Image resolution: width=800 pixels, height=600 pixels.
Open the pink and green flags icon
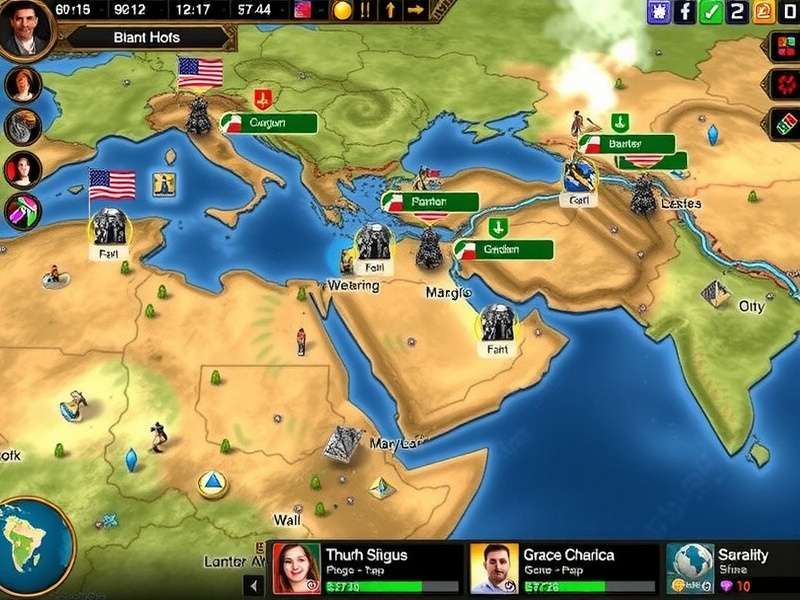coord(22,212)
